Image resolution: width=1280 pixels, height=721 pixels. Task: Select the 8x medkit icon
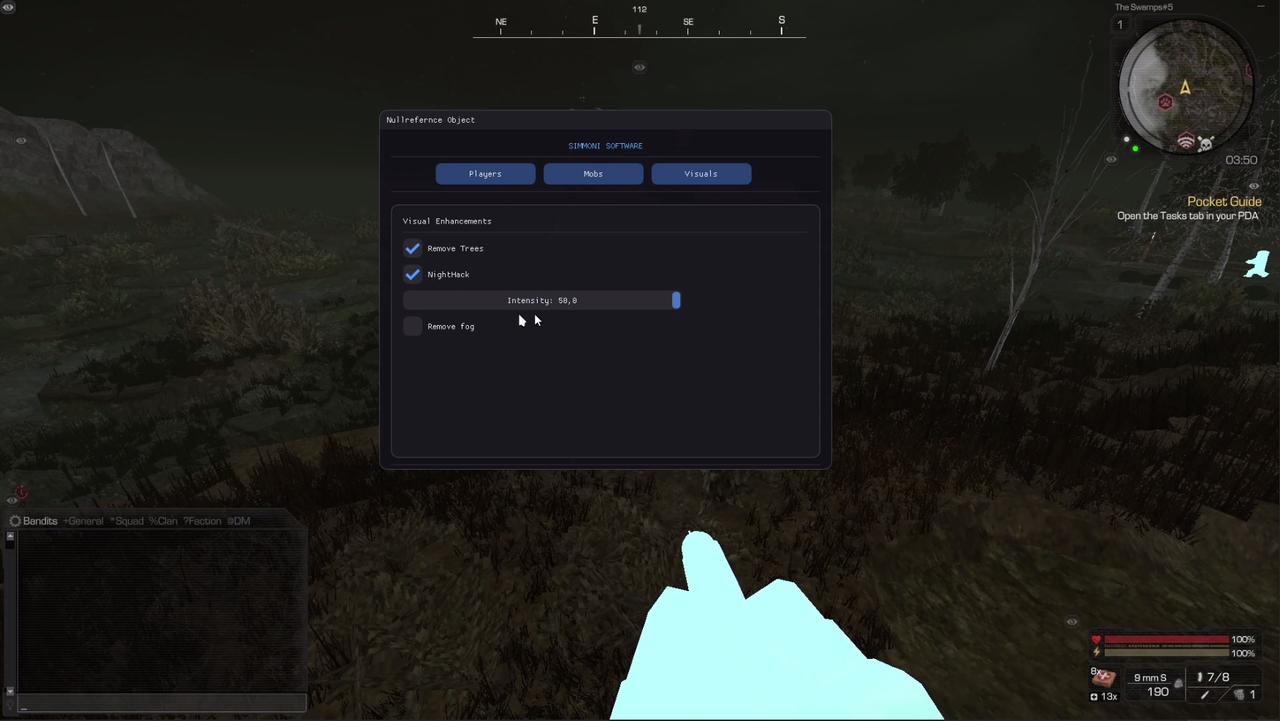pyautogui.click(x=1103, y=678)
